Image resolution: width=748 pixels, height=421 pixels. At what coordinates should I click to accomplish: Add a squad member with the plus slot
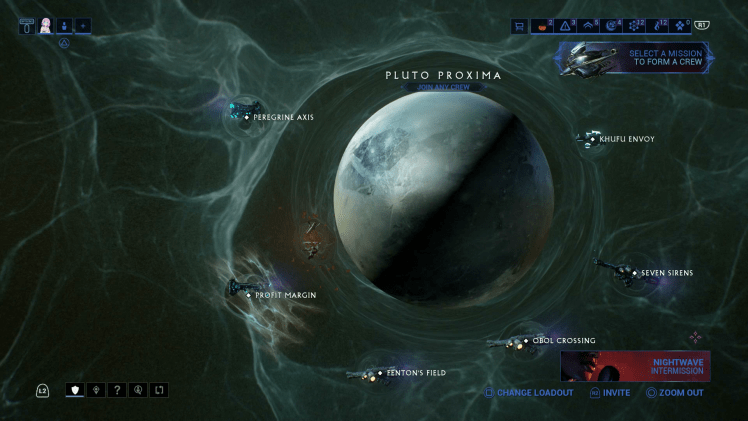pos(82,26)
